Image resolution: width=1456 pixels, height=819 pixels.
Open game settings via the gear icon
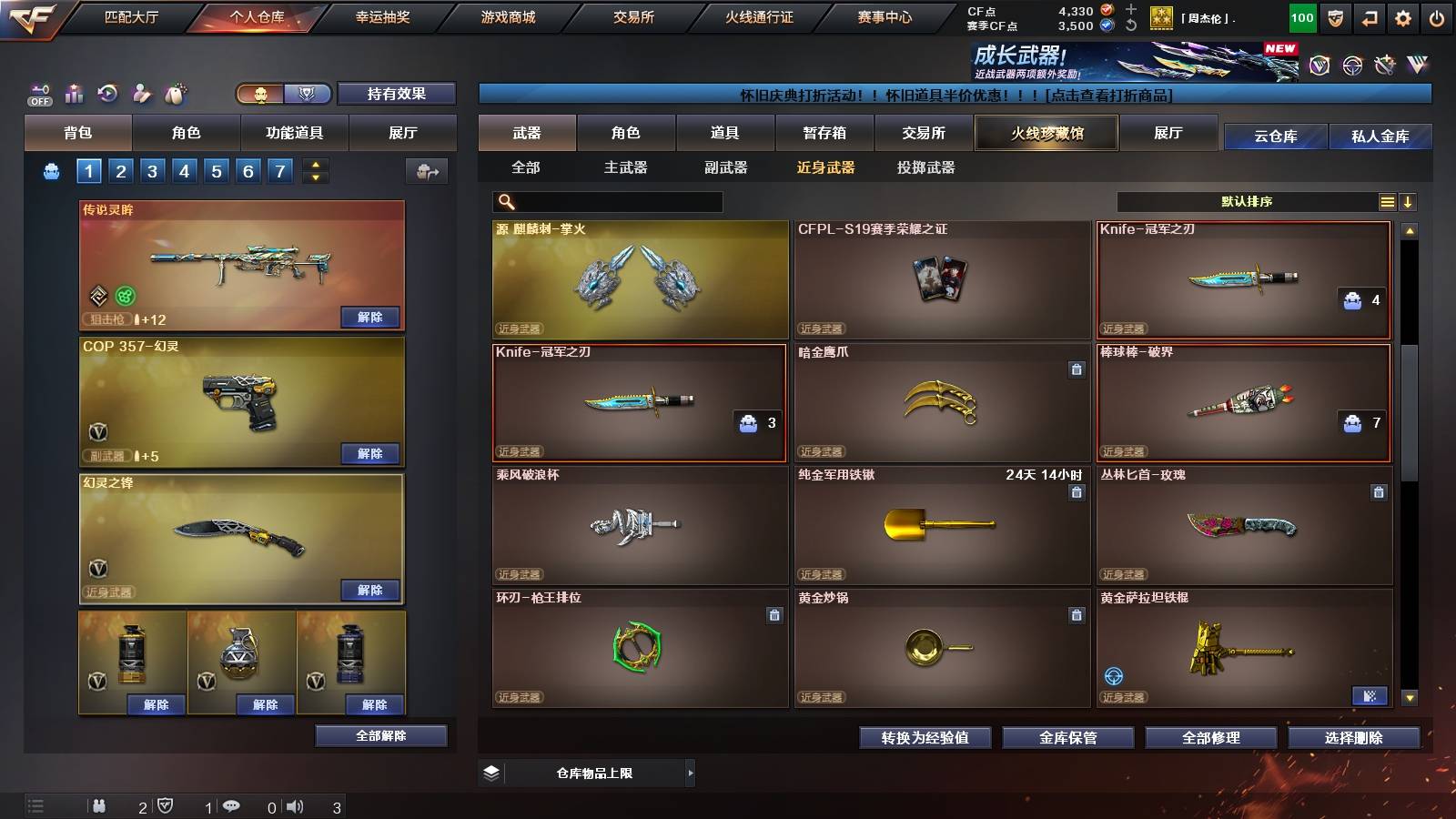coord(1404,16)
